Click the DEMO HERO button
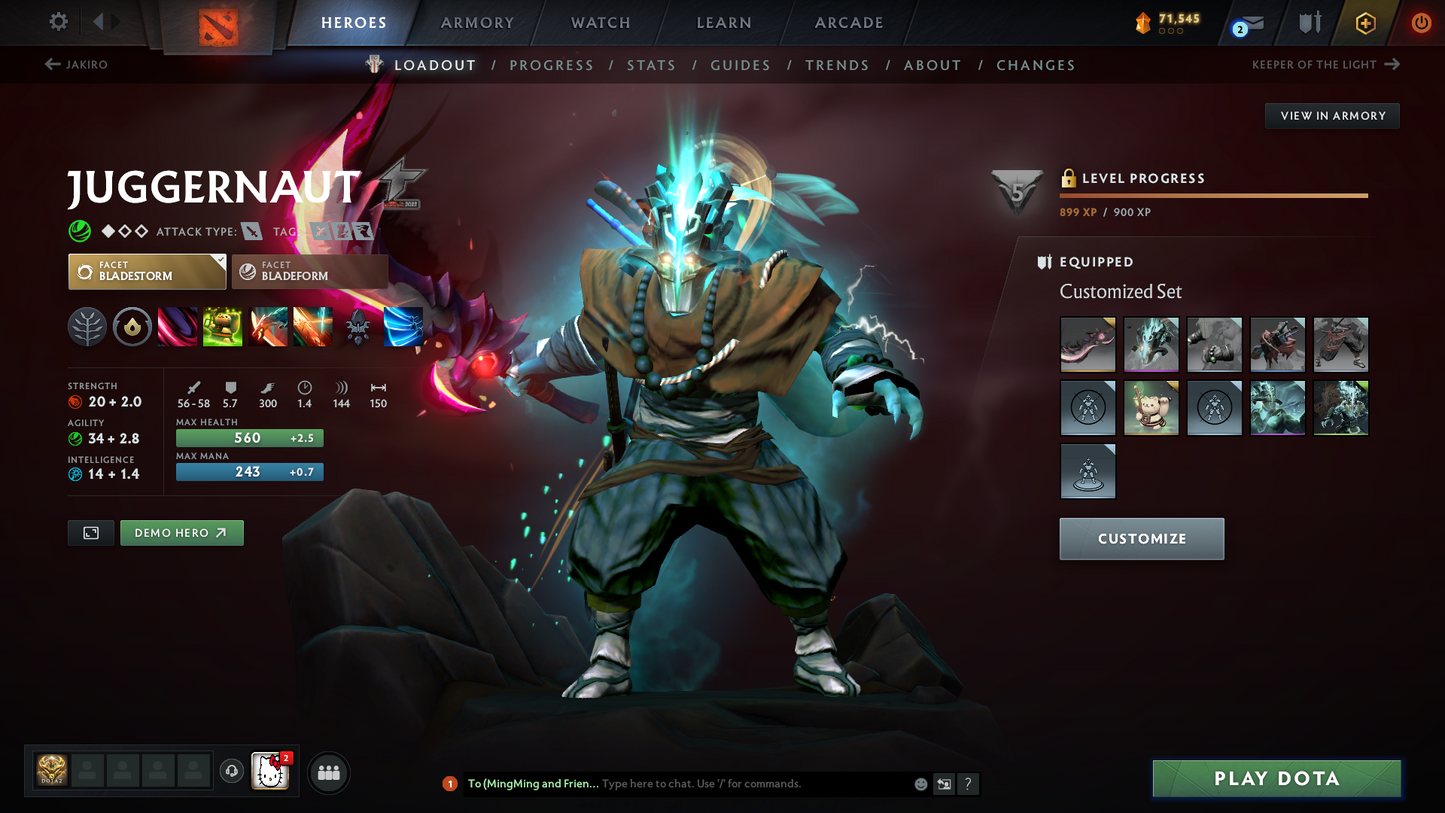Screen dimensions: 1445x813 coord(181,532)
